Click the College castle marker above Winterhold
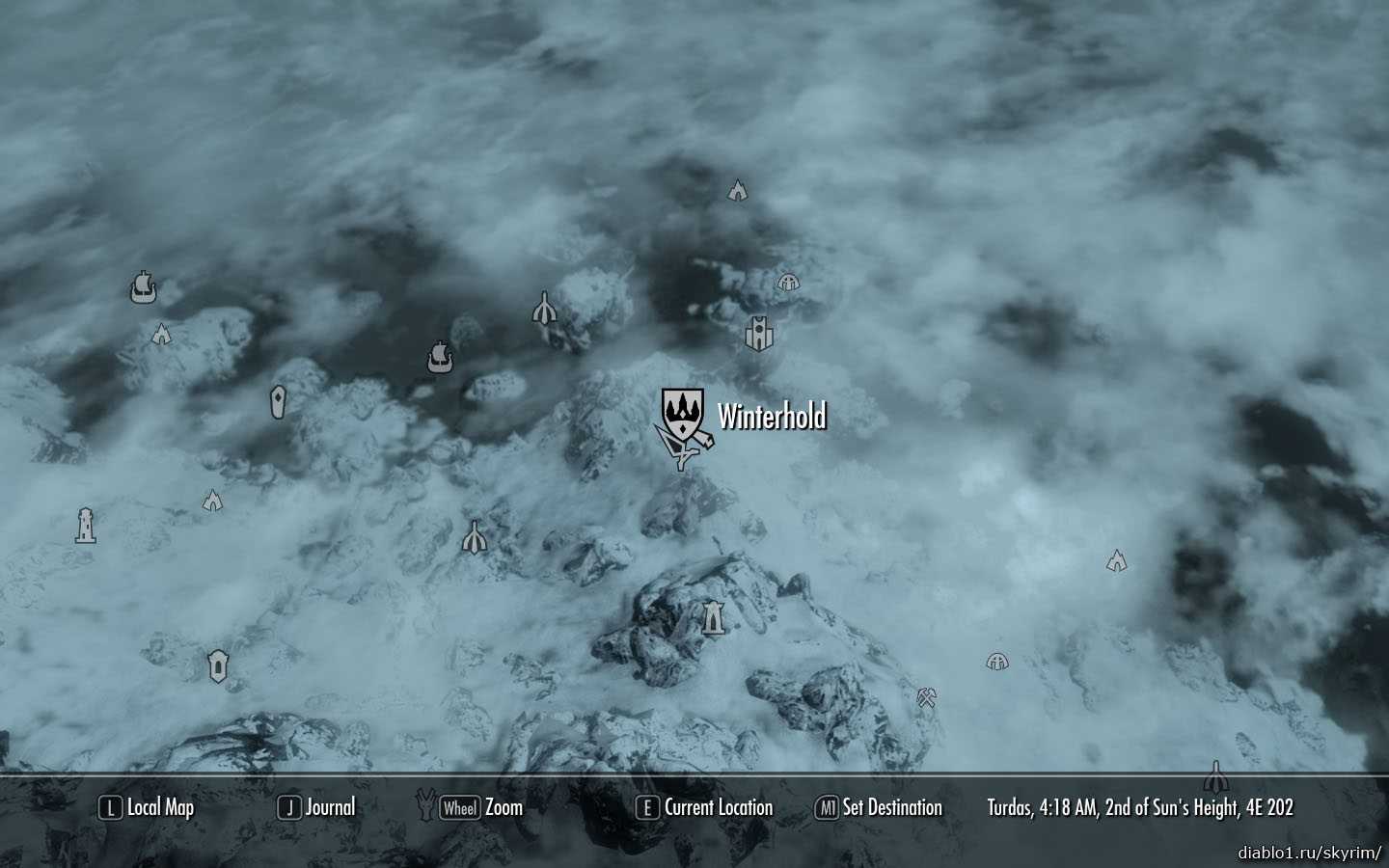 click(x=760, y=334)
